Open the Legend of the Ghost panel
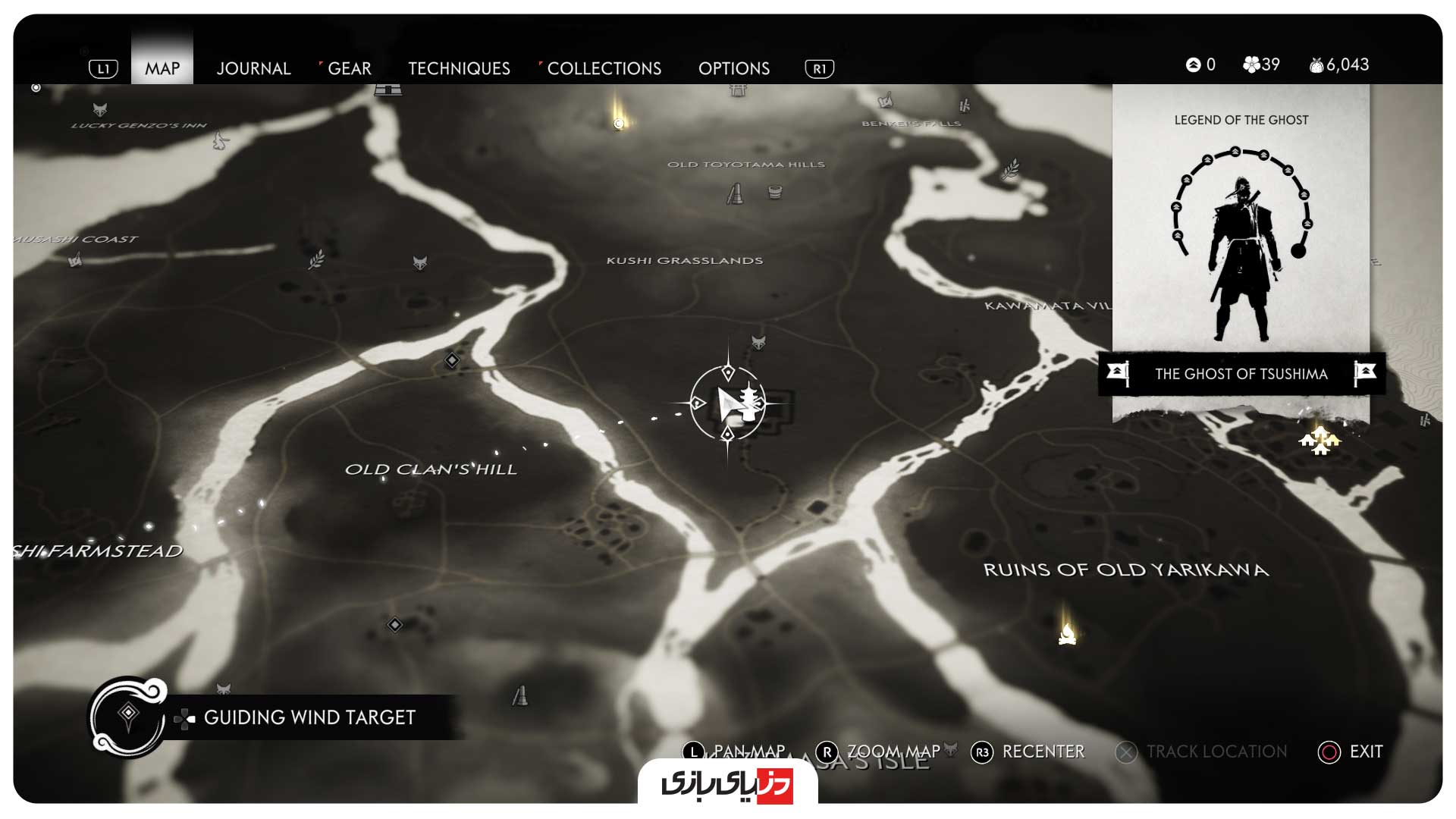1456x819 pixels. click(x=1241, y=227)
